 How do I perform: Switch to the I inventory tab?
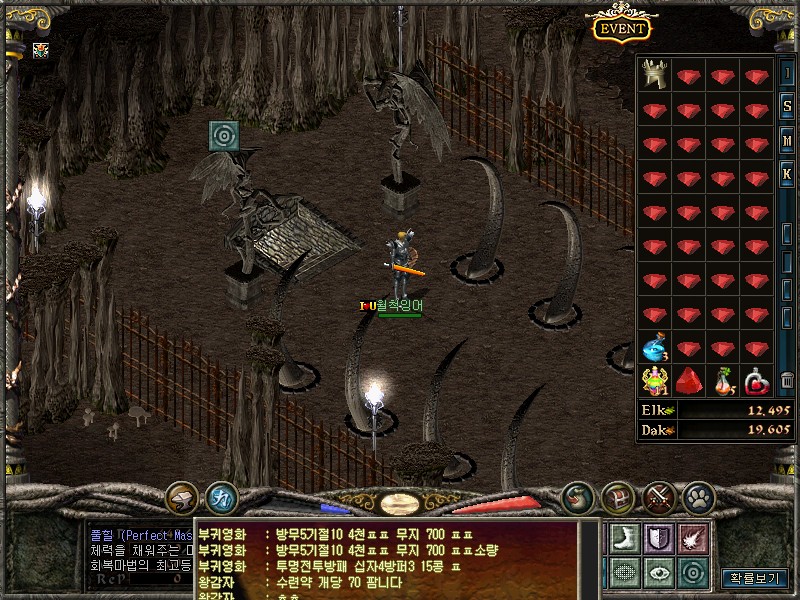pos(788,73)
